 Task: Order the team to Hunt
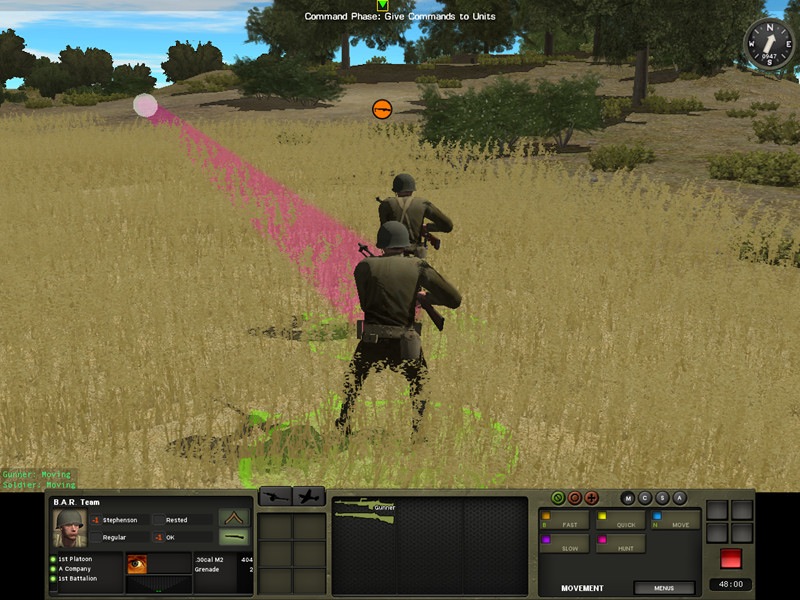point(620,544)
